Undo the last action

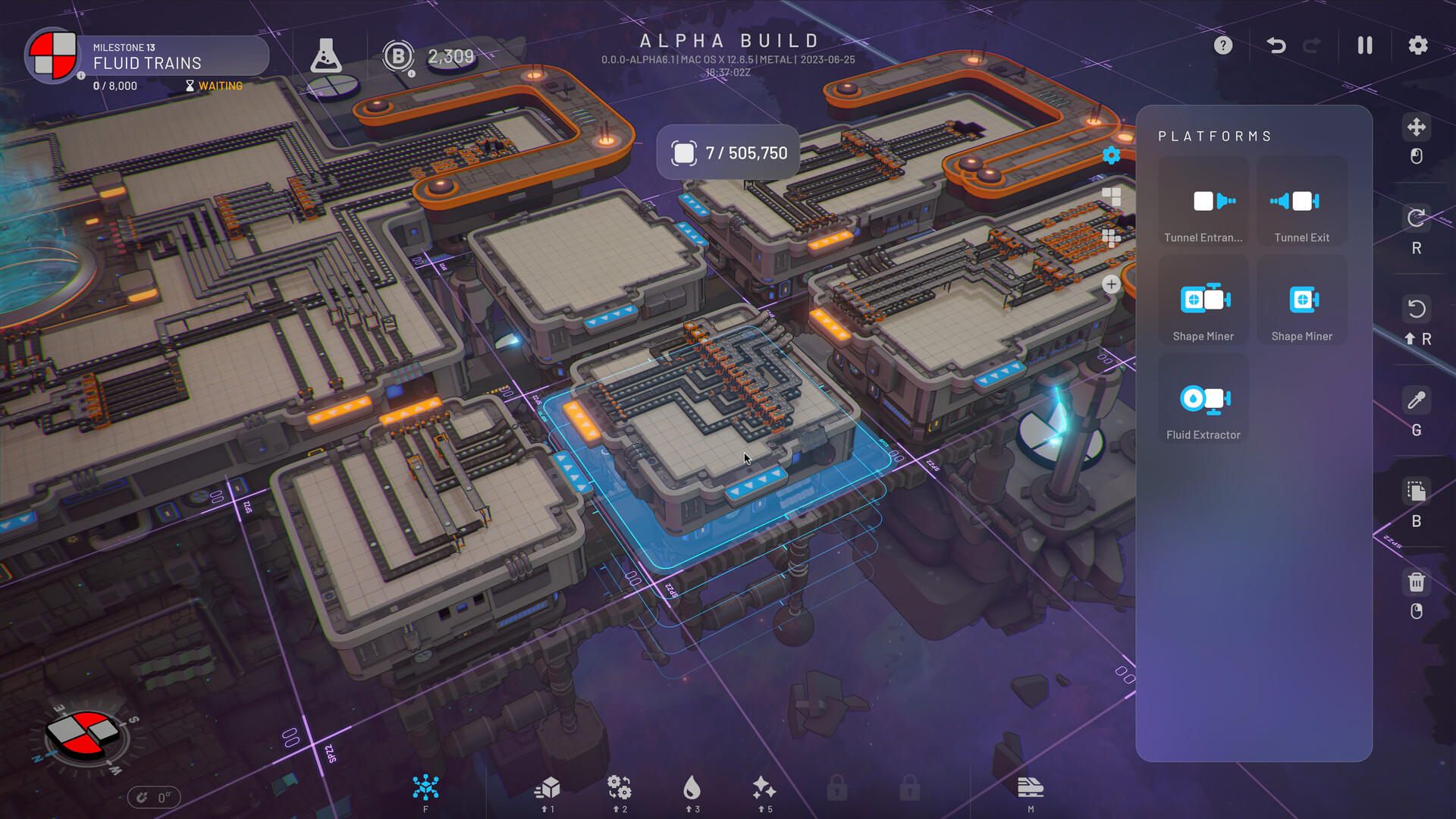[1277, 45]
